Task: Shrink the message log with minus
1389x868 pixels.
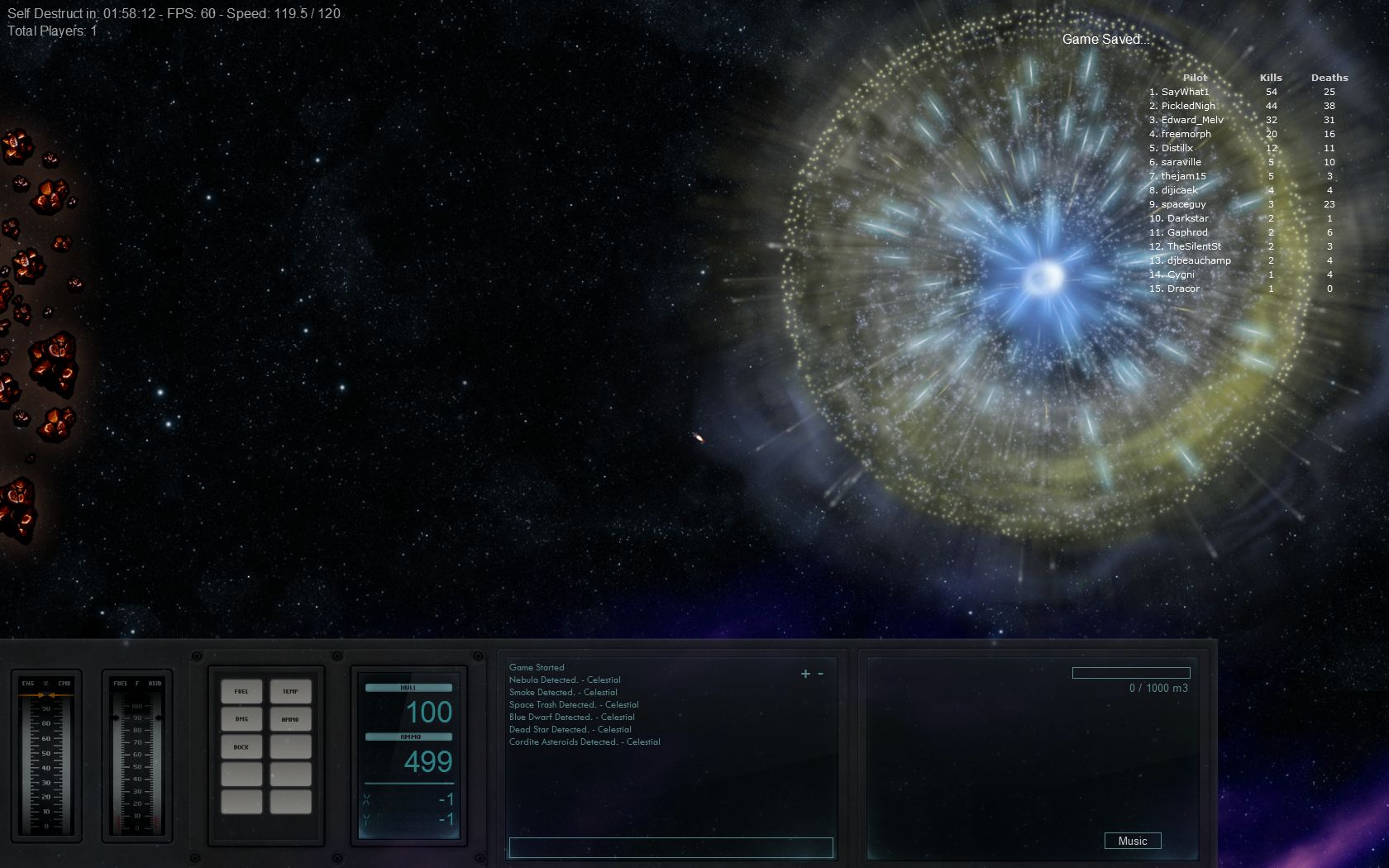Action: [820, 674]
